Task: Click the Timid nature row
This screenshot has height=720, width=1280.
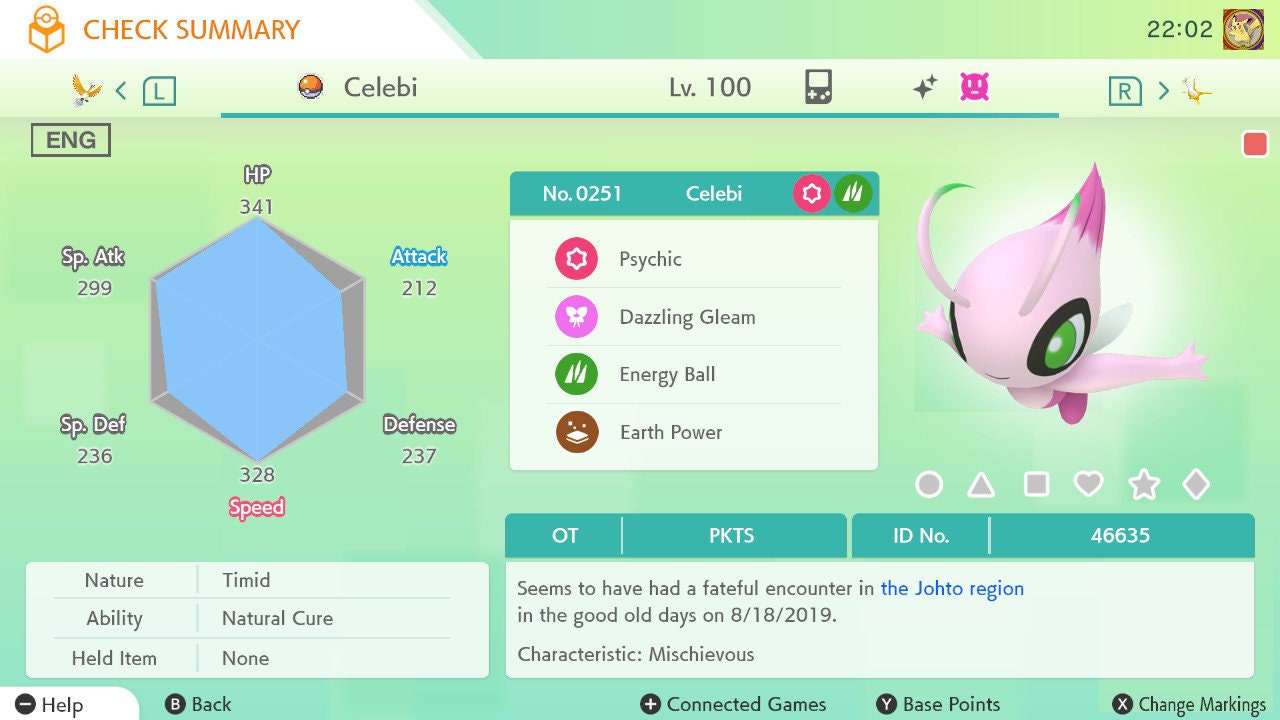Action: coord(246,581)
